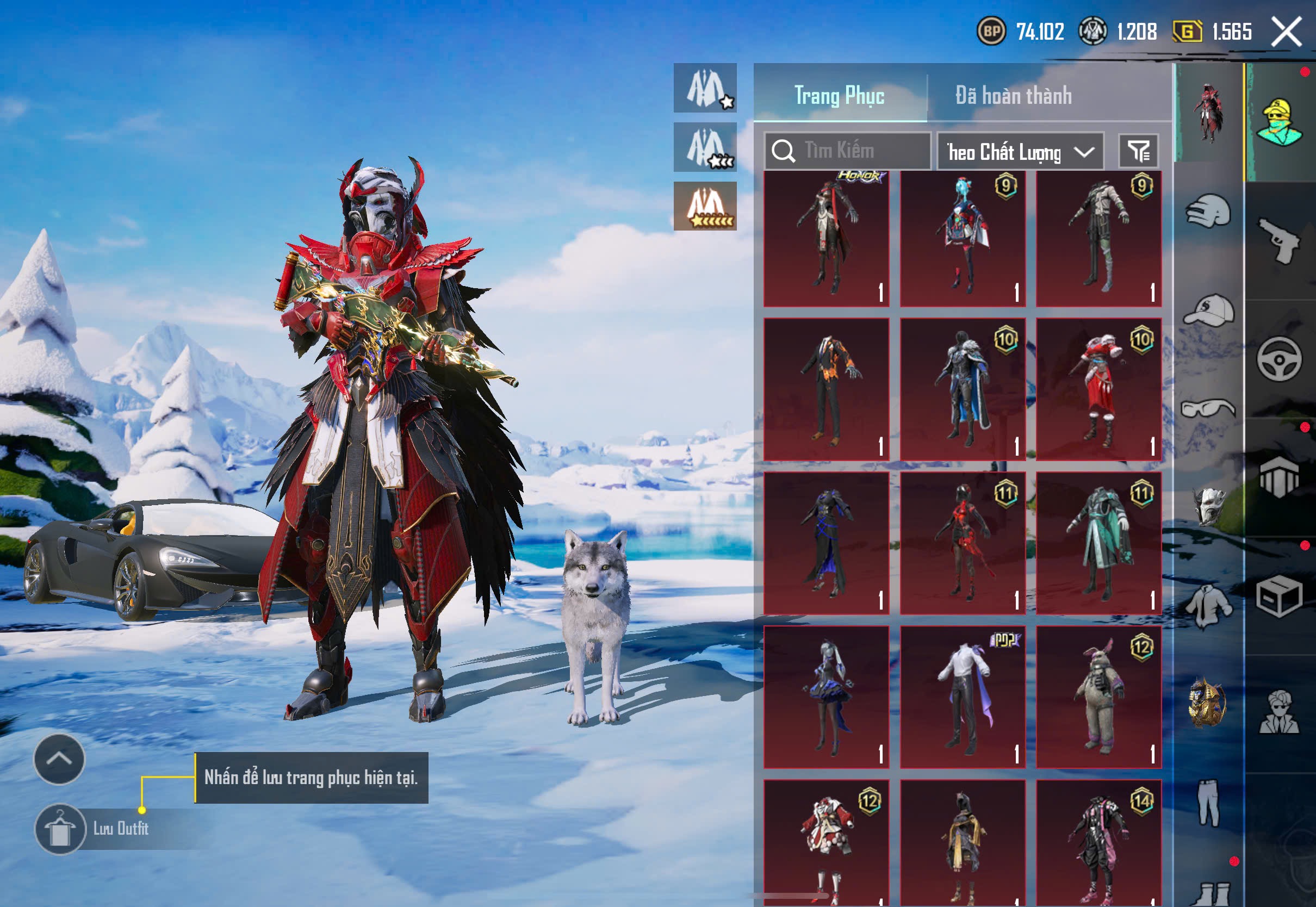The height and width of the screenshot is (907, 1316).
Task: Expand the up-arrow circle button
Action: (x=60, y=759)
